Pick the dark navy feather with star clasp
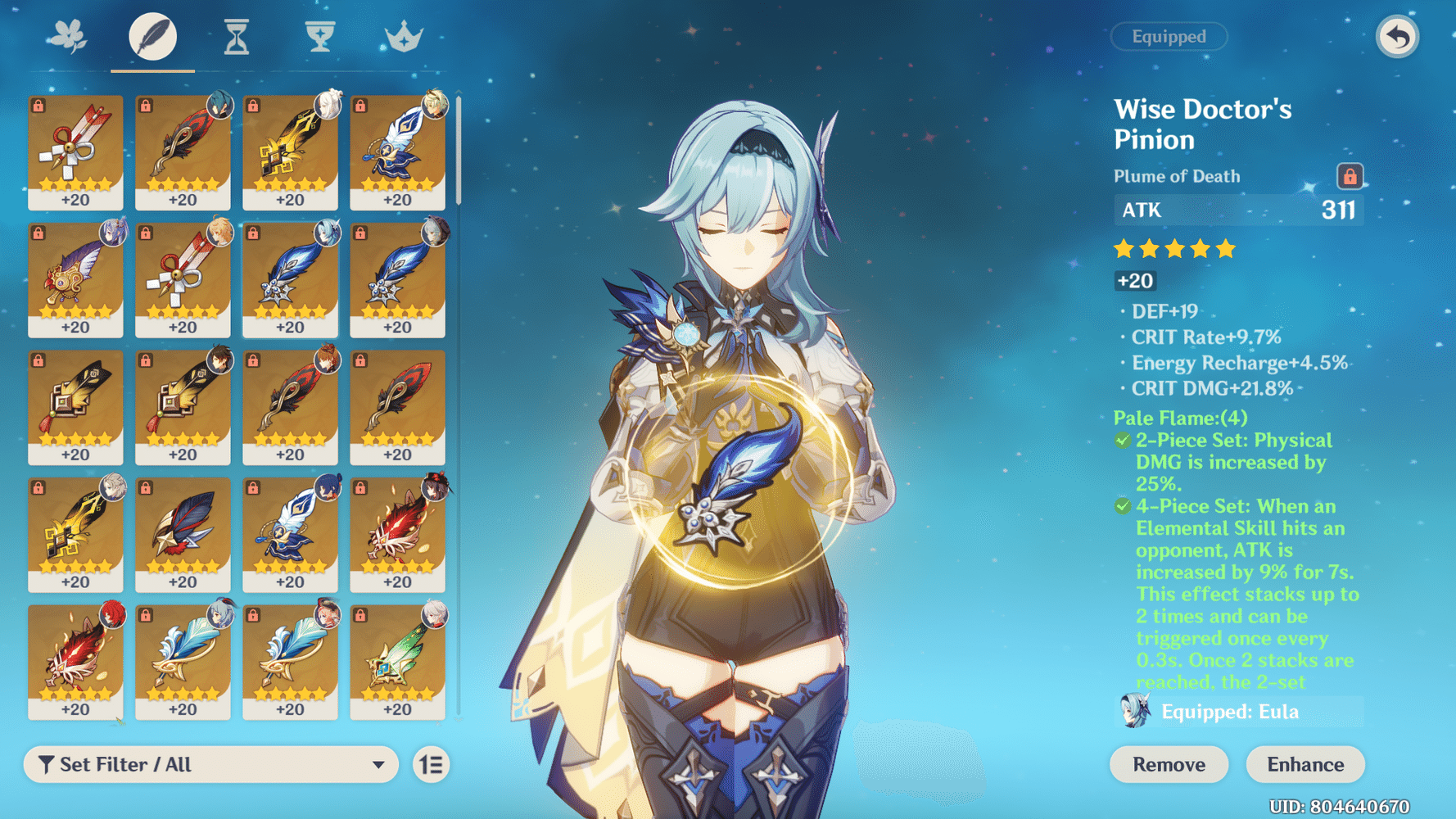 (x=183, y=533)
